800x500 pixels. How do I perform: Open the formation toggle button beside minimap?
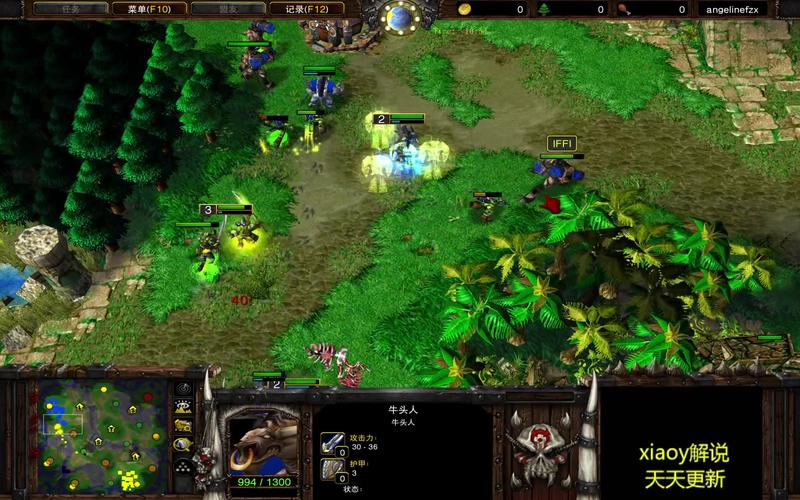[x=184, y=465]
